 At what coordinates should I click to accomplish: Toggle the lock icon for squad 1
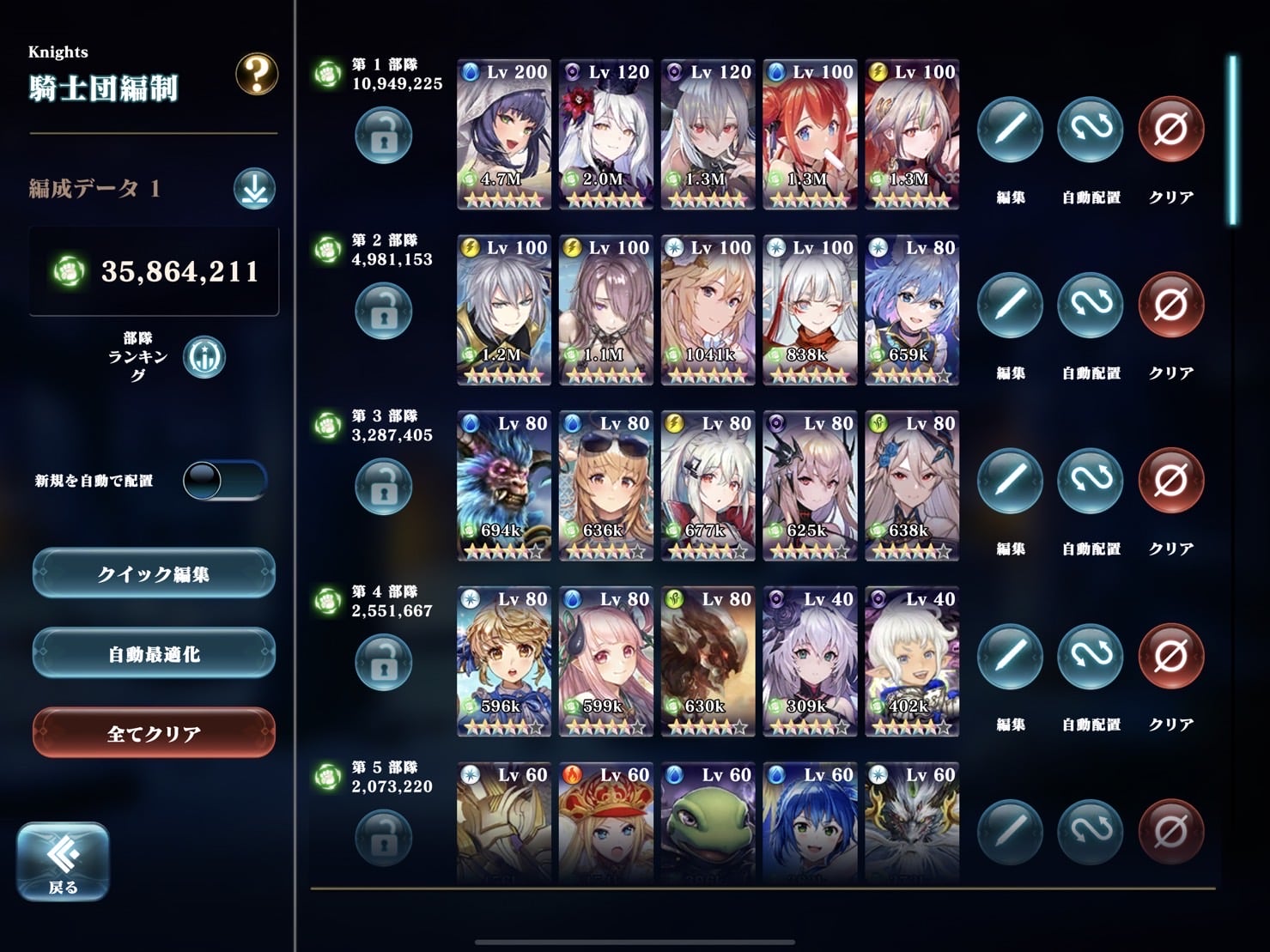coord(383,136)
